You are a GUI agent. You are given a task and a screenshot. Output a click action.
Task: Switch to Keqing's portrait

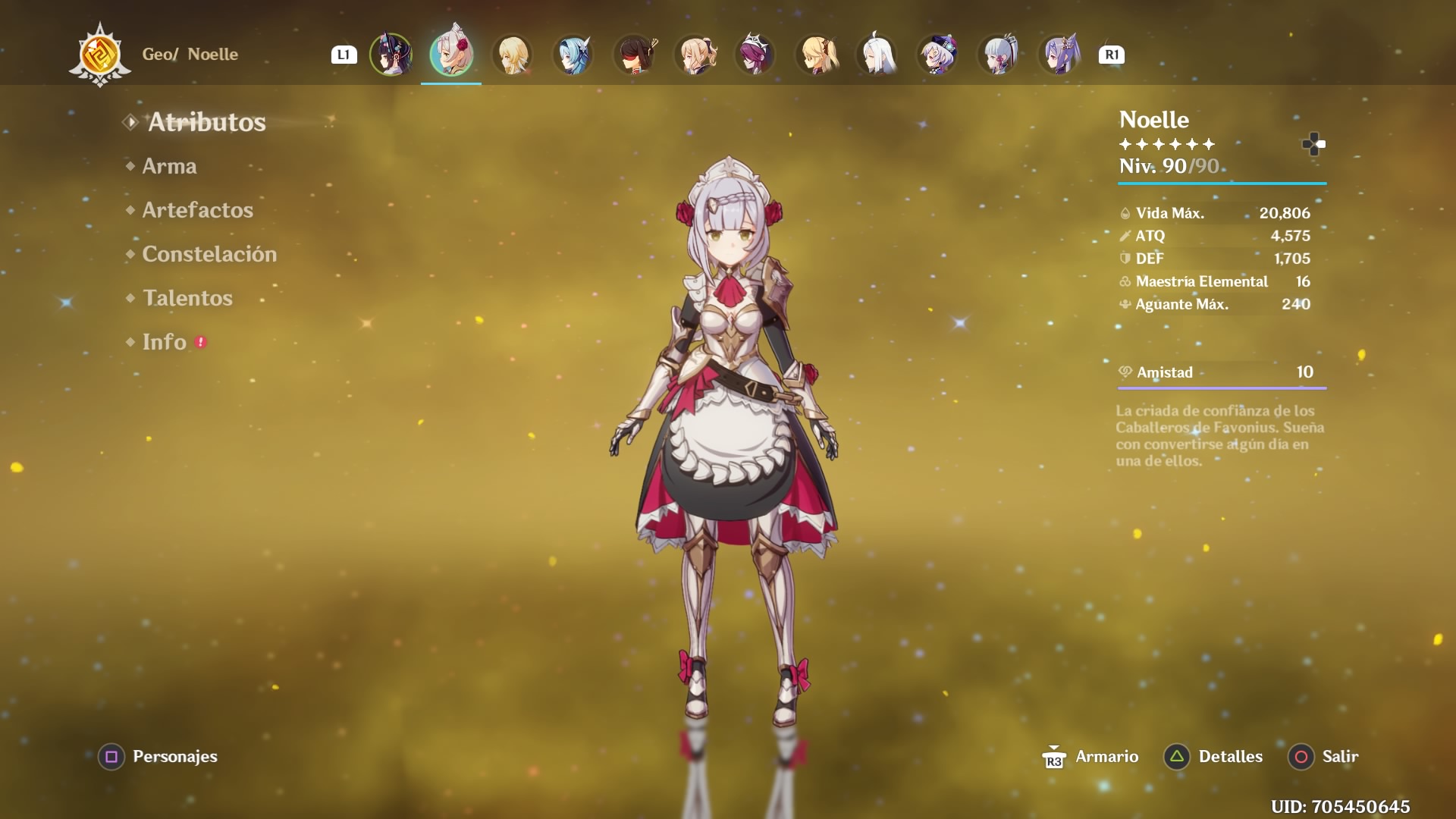(x=1059, y=55)
